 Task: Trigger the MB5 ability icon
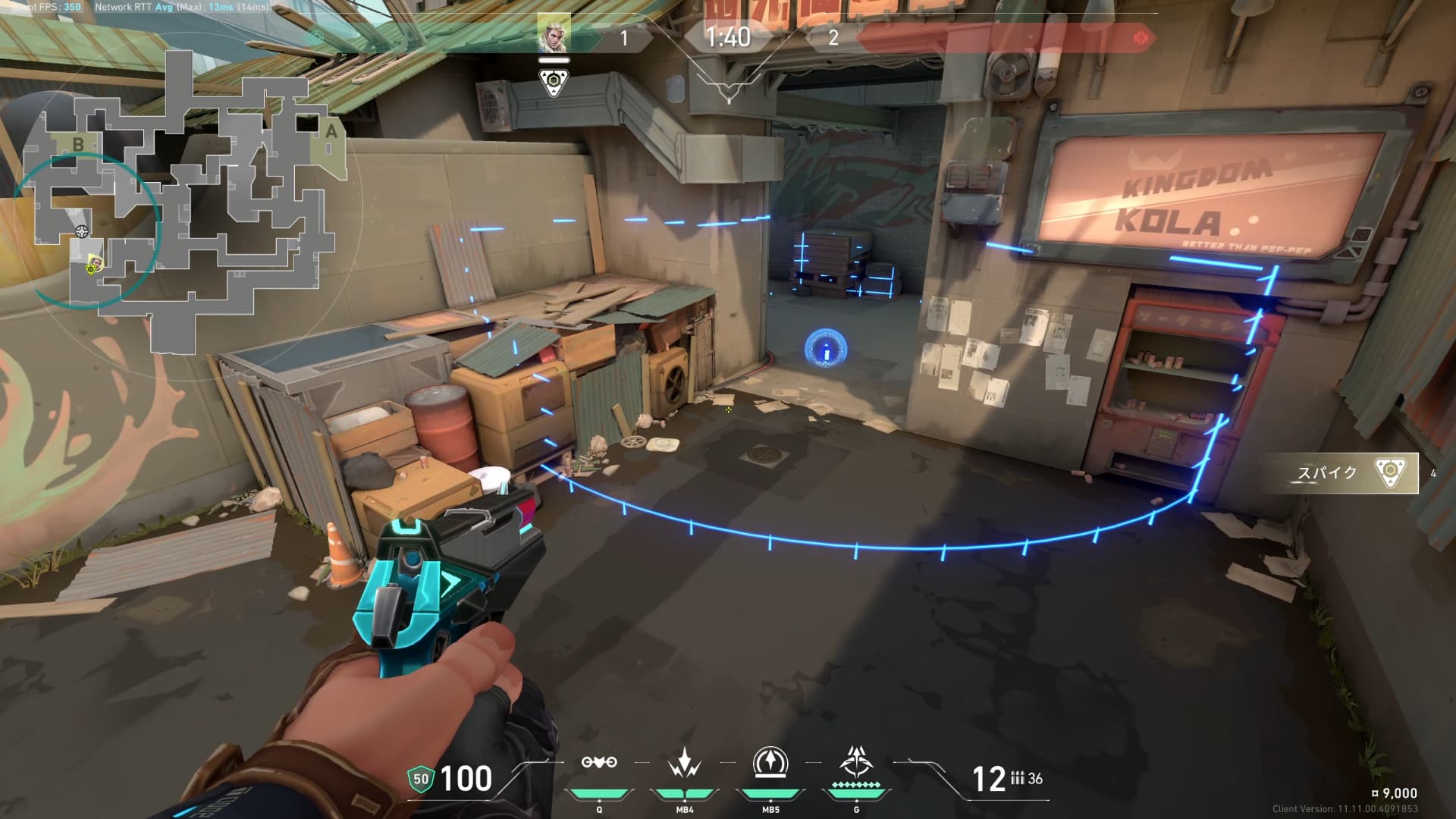(x=770, y=763)
